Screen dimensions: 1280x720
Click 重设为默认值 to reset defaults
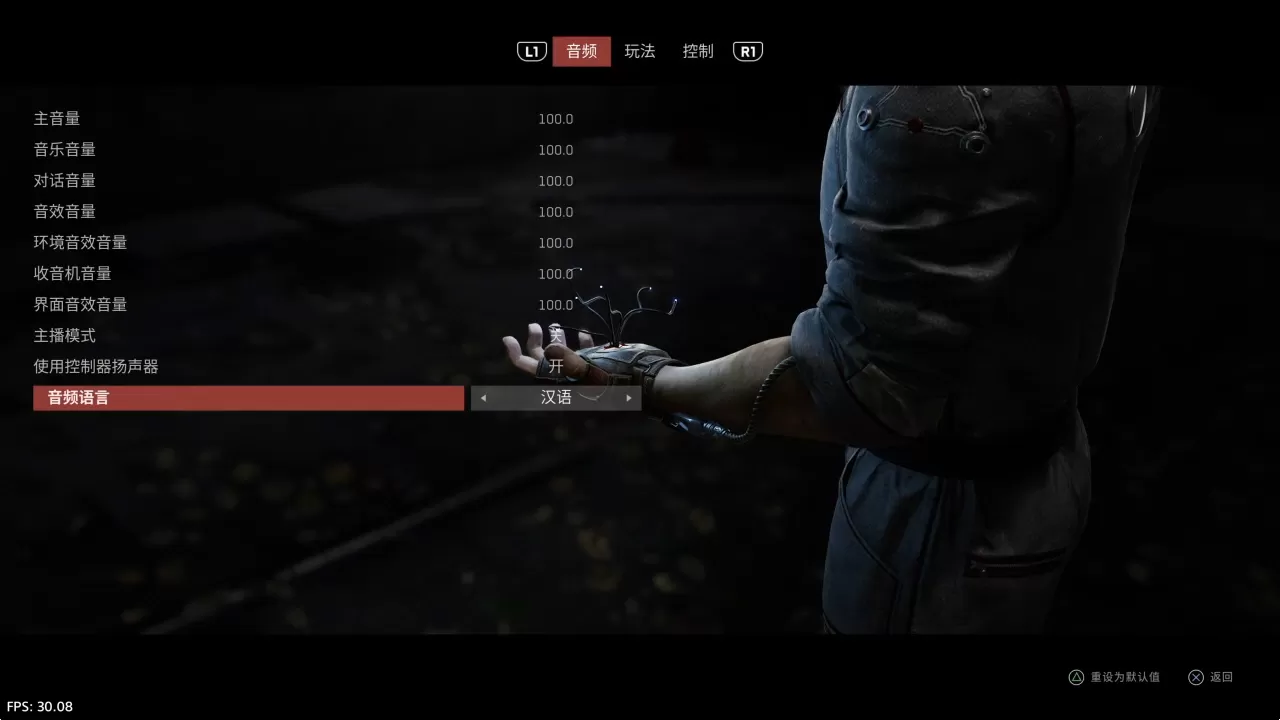(1126, 677)
